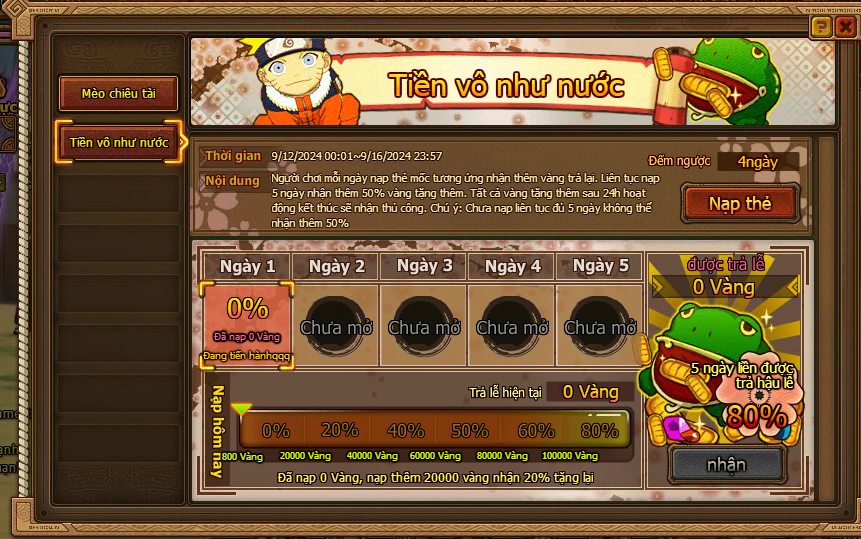Switch to the Mèo chiêu tài tab
The height and width of the screenshot is (539, 861).
click(x=119, y=94)
